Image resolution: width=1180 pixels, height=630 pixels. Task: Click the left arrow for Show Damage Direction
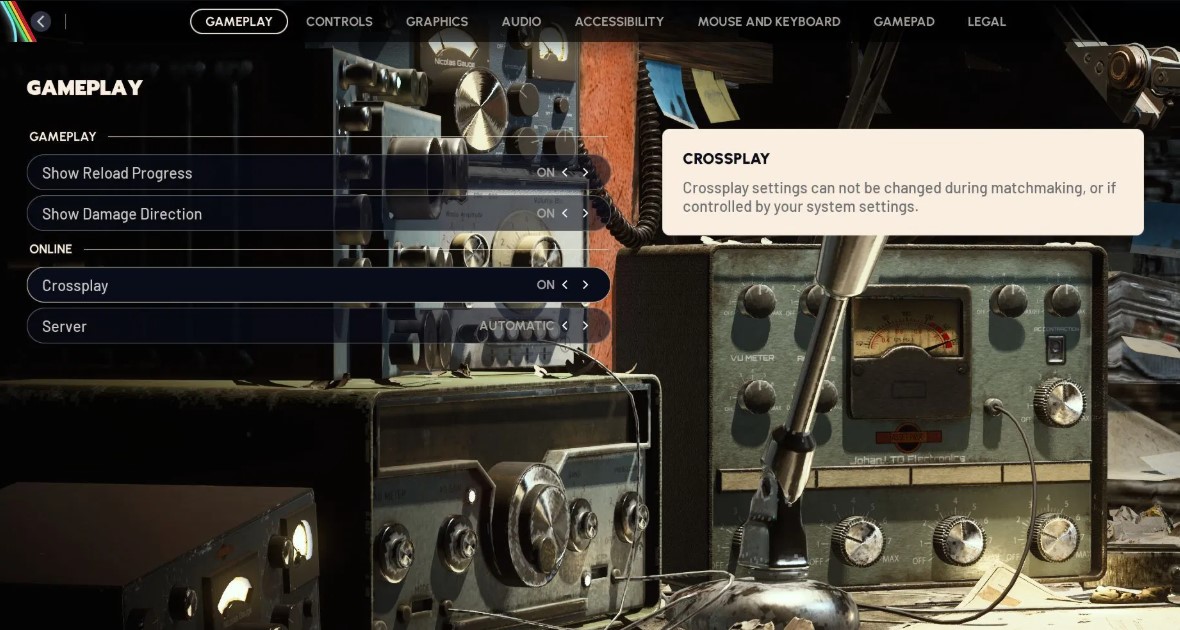(x=565, y=214)
